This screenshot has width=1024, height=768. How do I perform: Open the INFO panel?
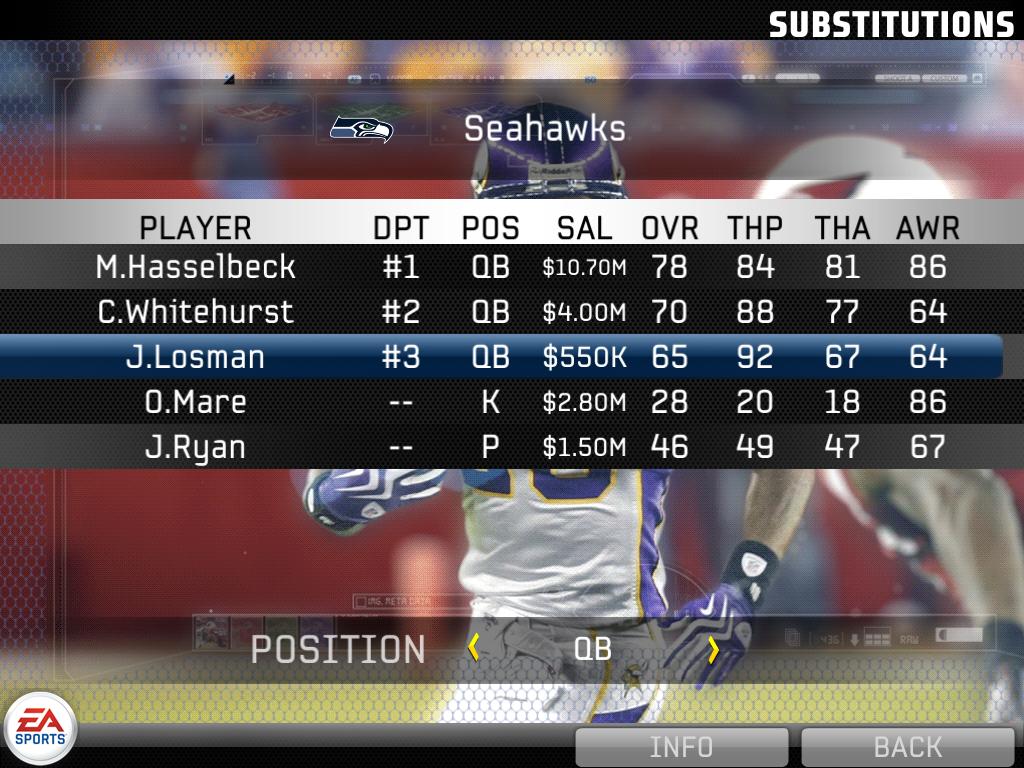point(681,747)
